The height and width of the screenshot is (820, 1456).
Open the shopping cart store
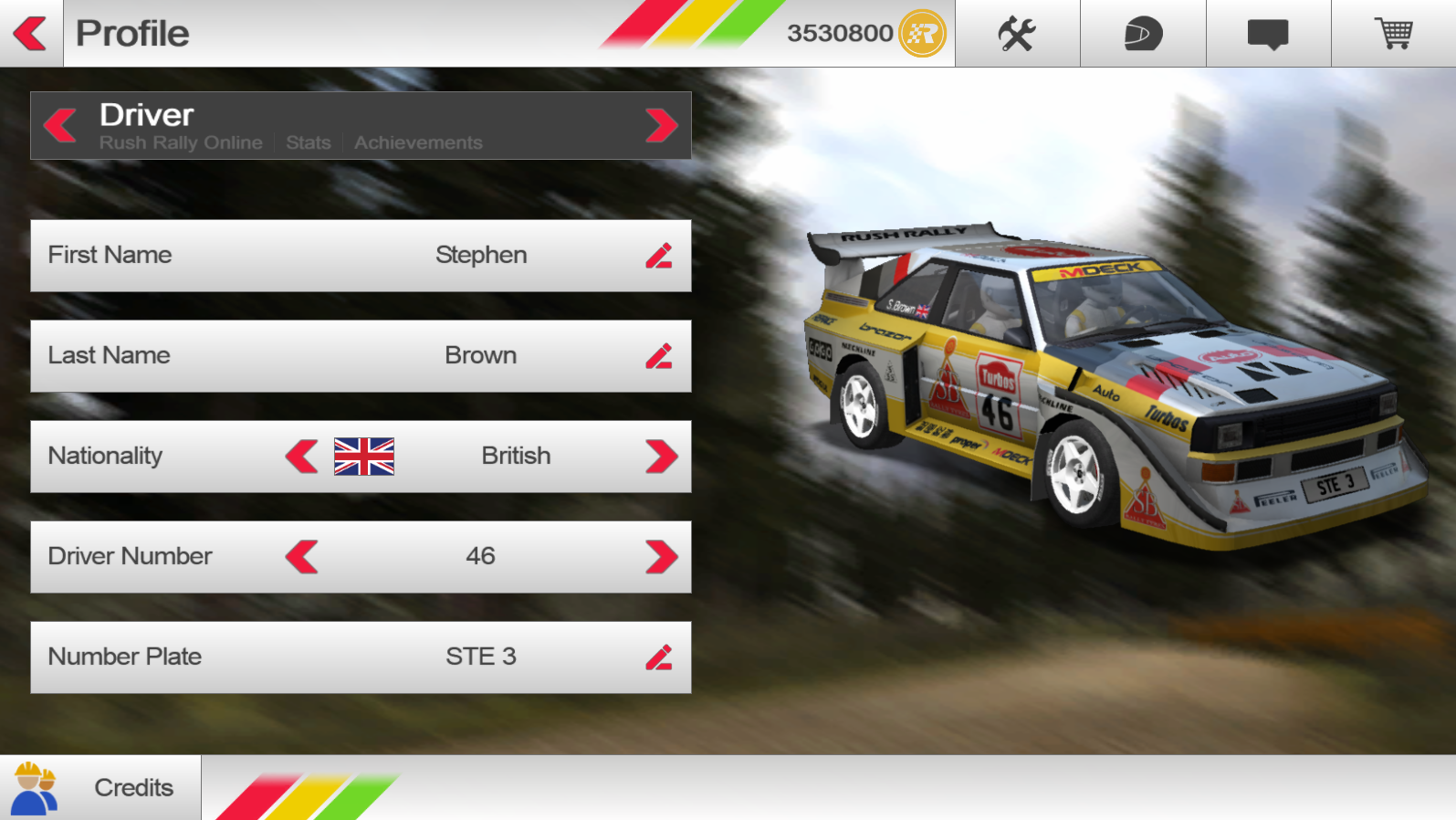[x=1394, y=34]
